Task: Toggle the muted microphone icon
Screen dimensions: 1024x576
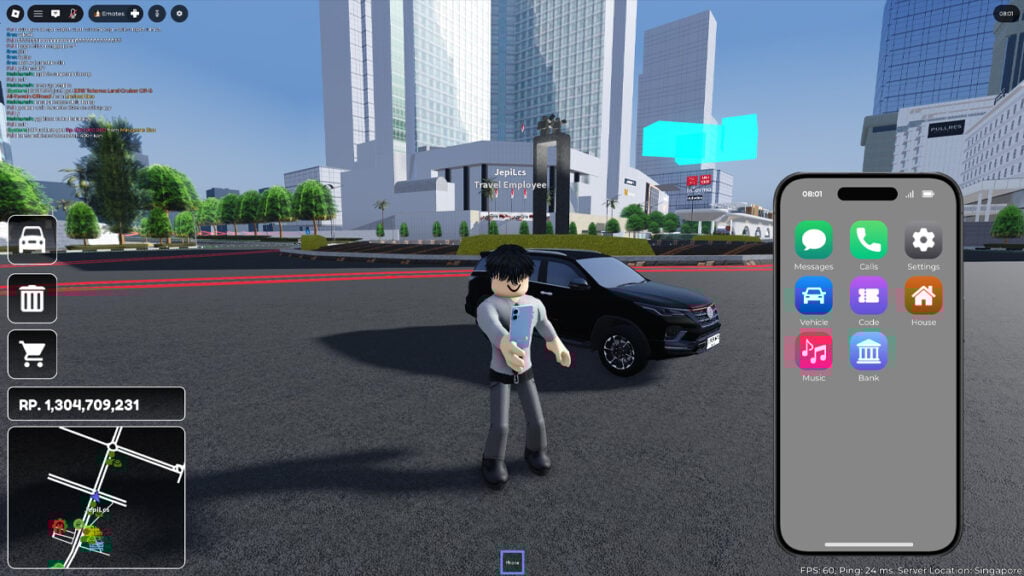Action: (x=73, y=13)
